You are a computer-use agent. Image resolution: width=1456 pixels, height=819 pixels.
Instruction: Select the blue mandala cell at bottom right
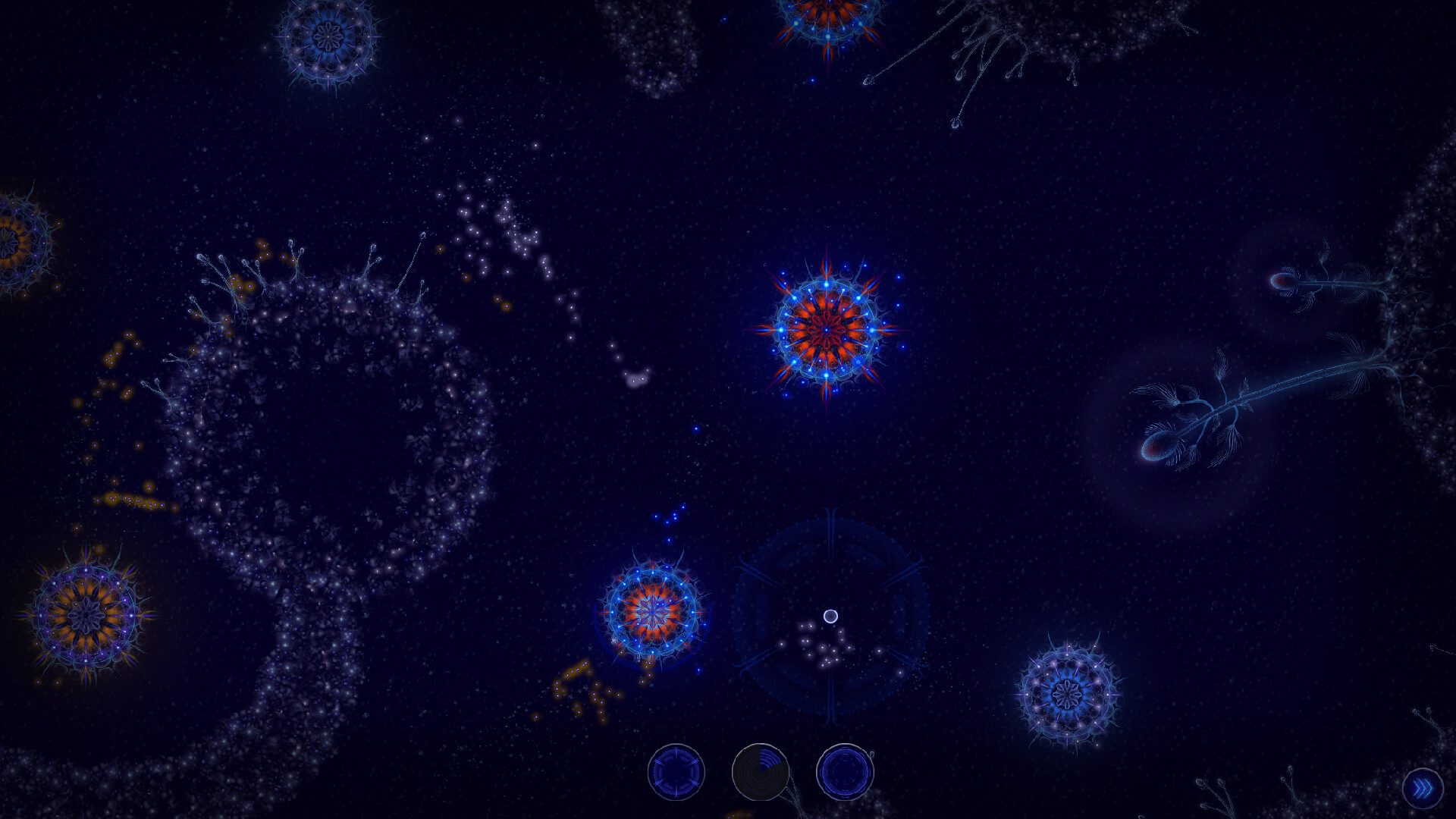pos(1066,693)
